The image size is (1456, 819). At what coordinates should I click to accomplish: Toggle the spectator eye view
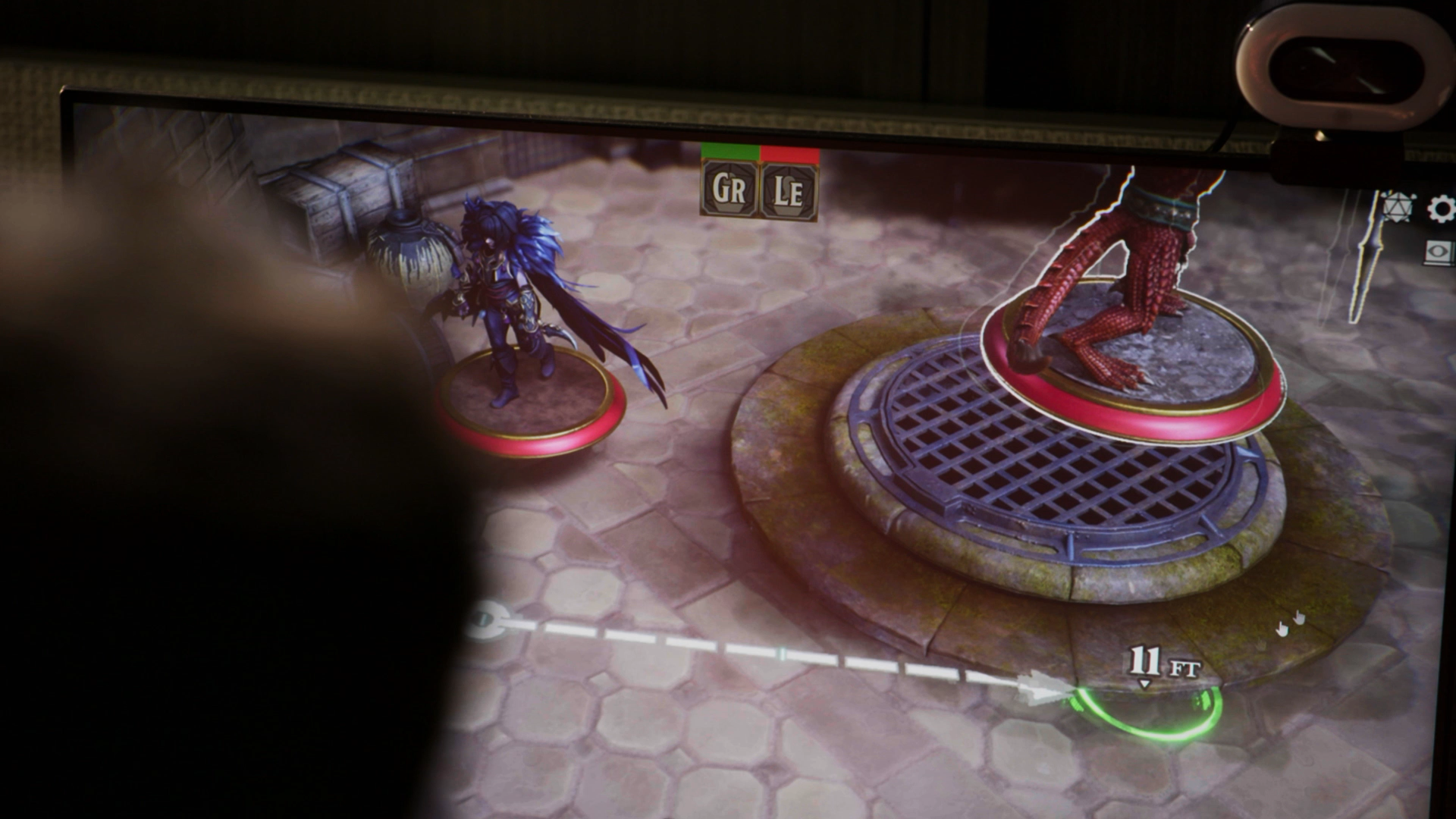1437,250
